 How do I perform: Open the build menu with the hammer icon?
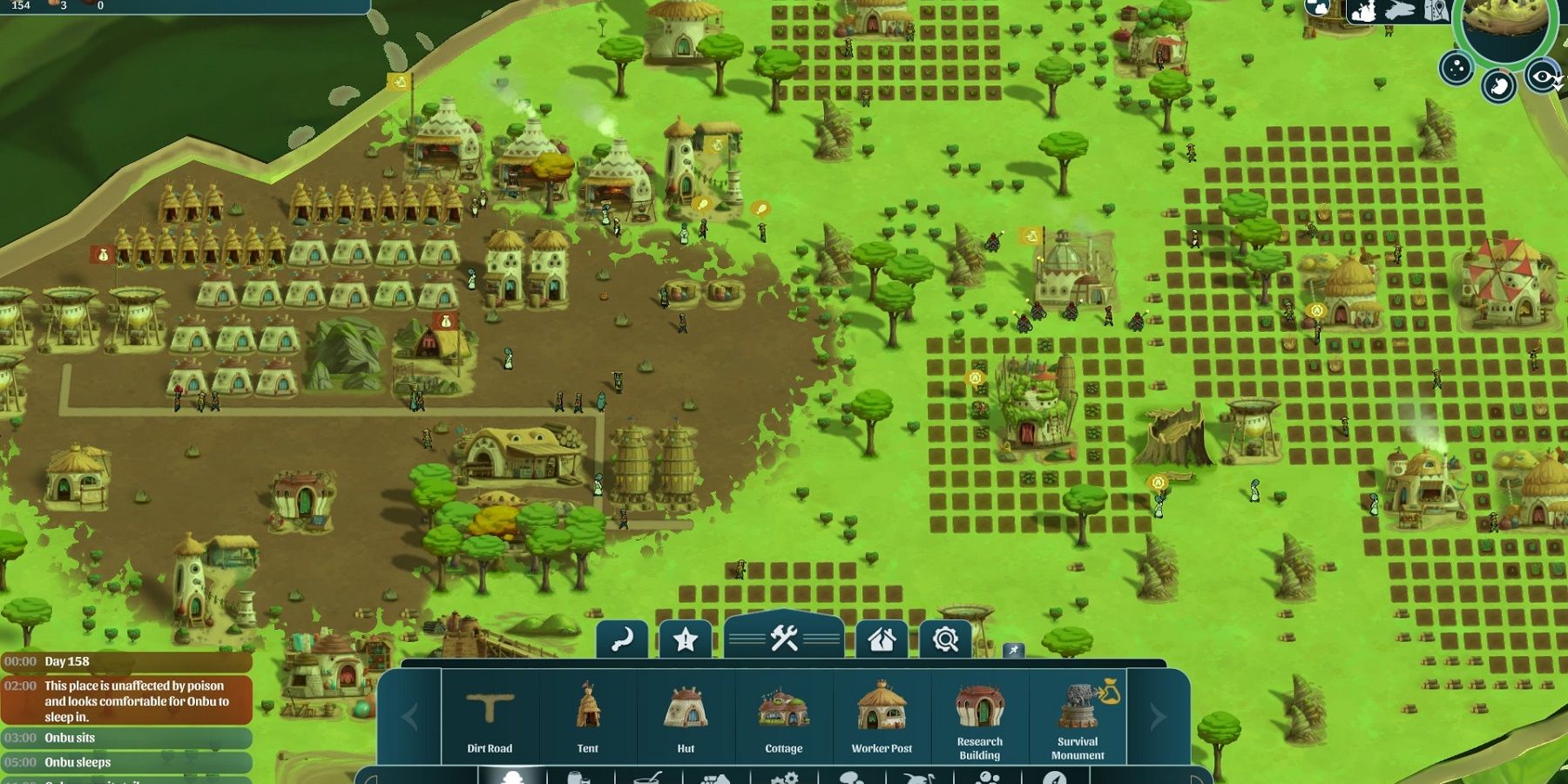point(783,639)
